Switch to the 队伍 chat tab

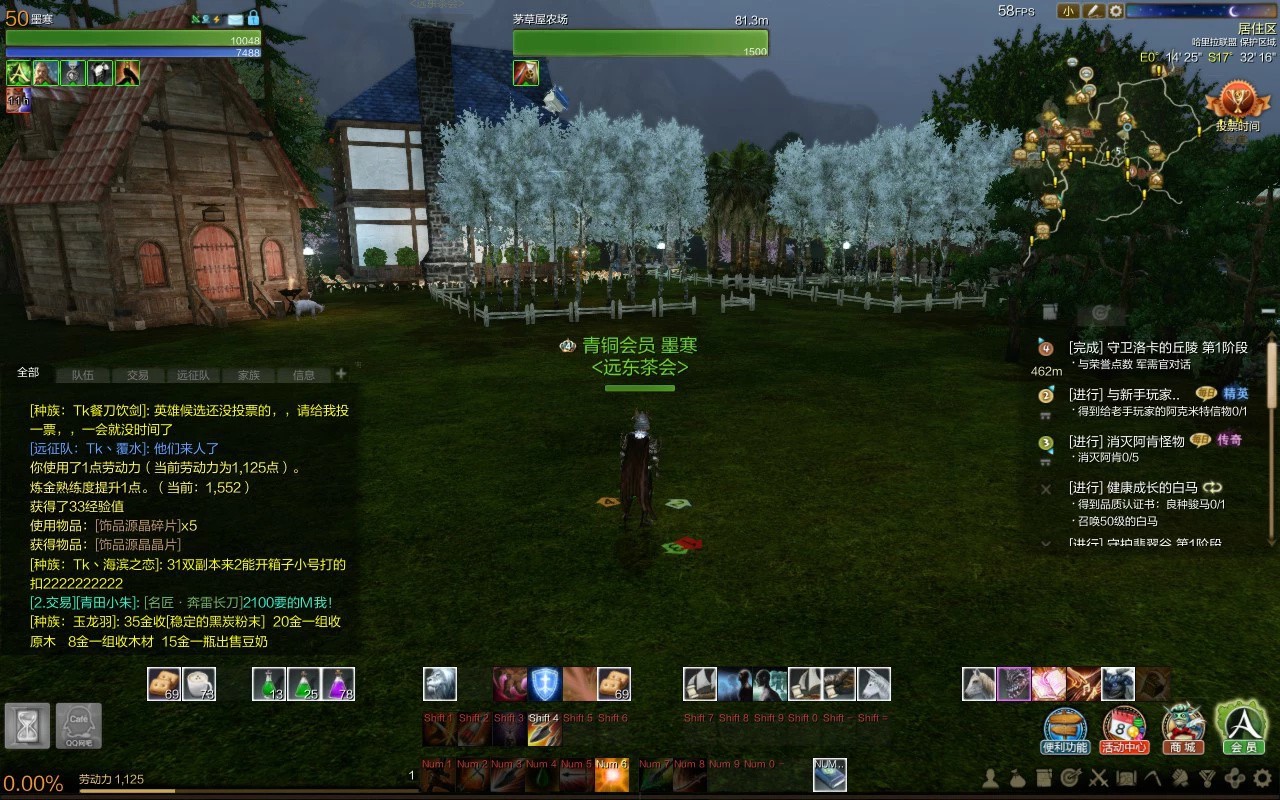[83, 375]
